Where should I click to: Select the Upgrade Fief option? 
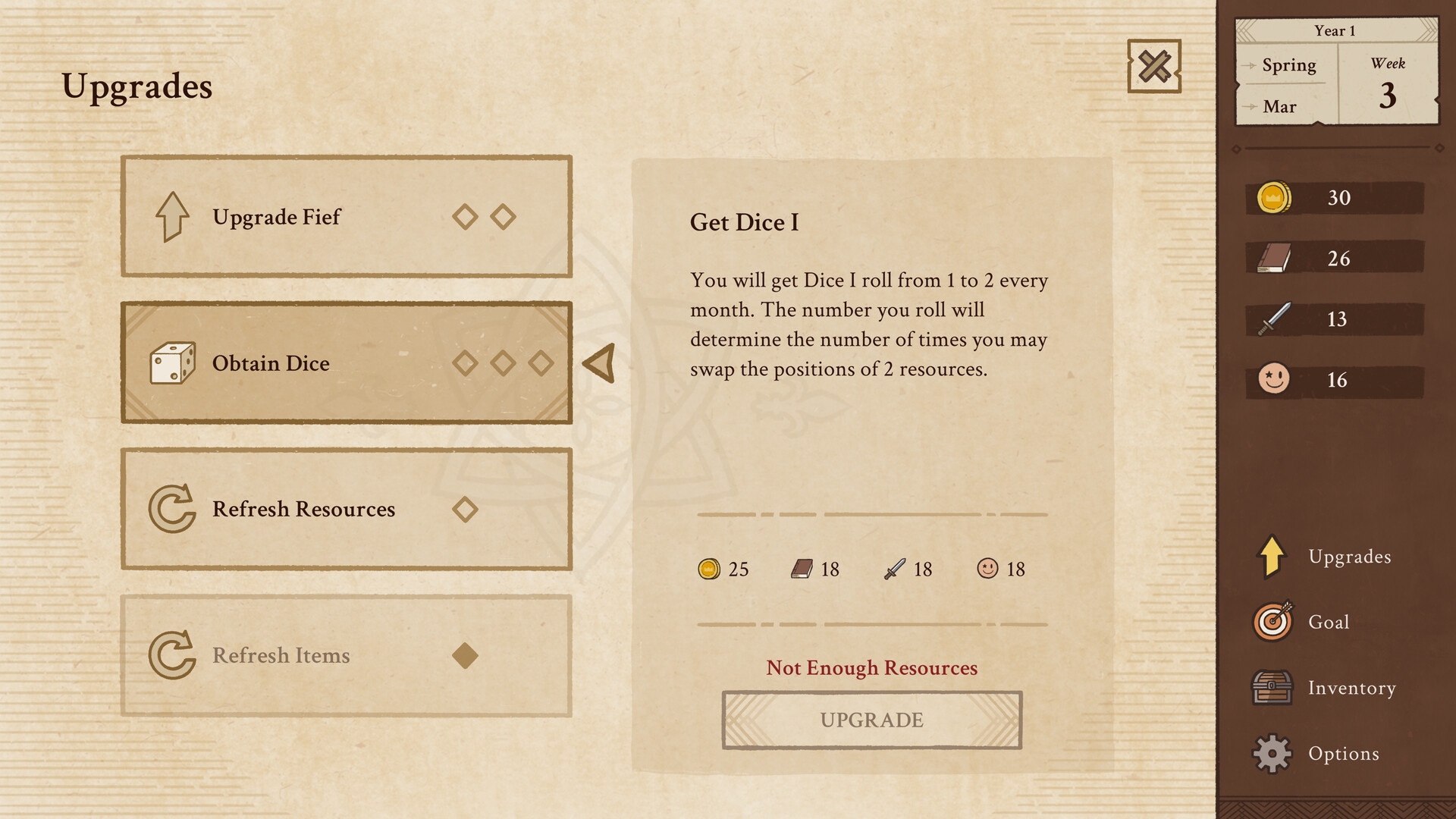(x=347, y=217)
